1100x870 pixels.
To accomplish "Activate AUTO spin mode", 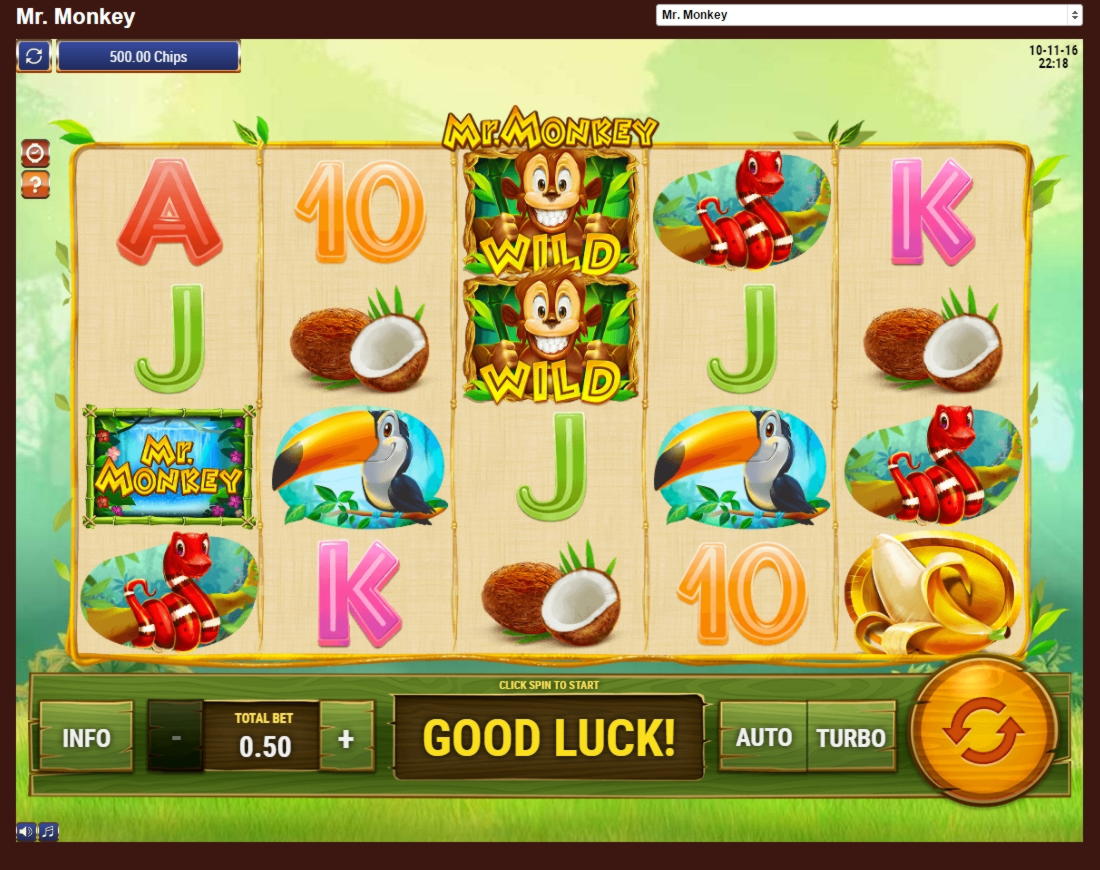I will (763, 738).
